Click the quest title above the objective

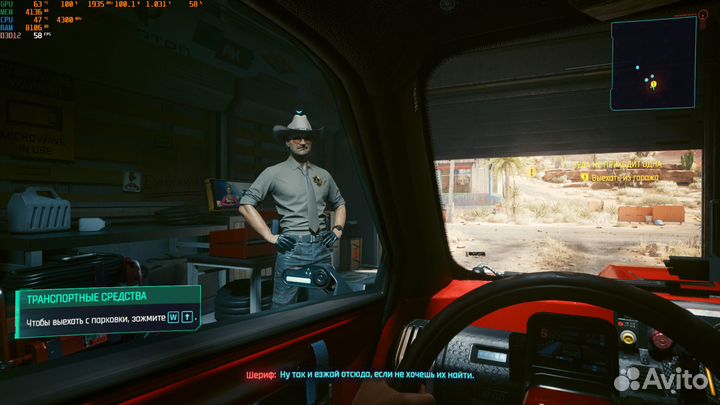612,162
